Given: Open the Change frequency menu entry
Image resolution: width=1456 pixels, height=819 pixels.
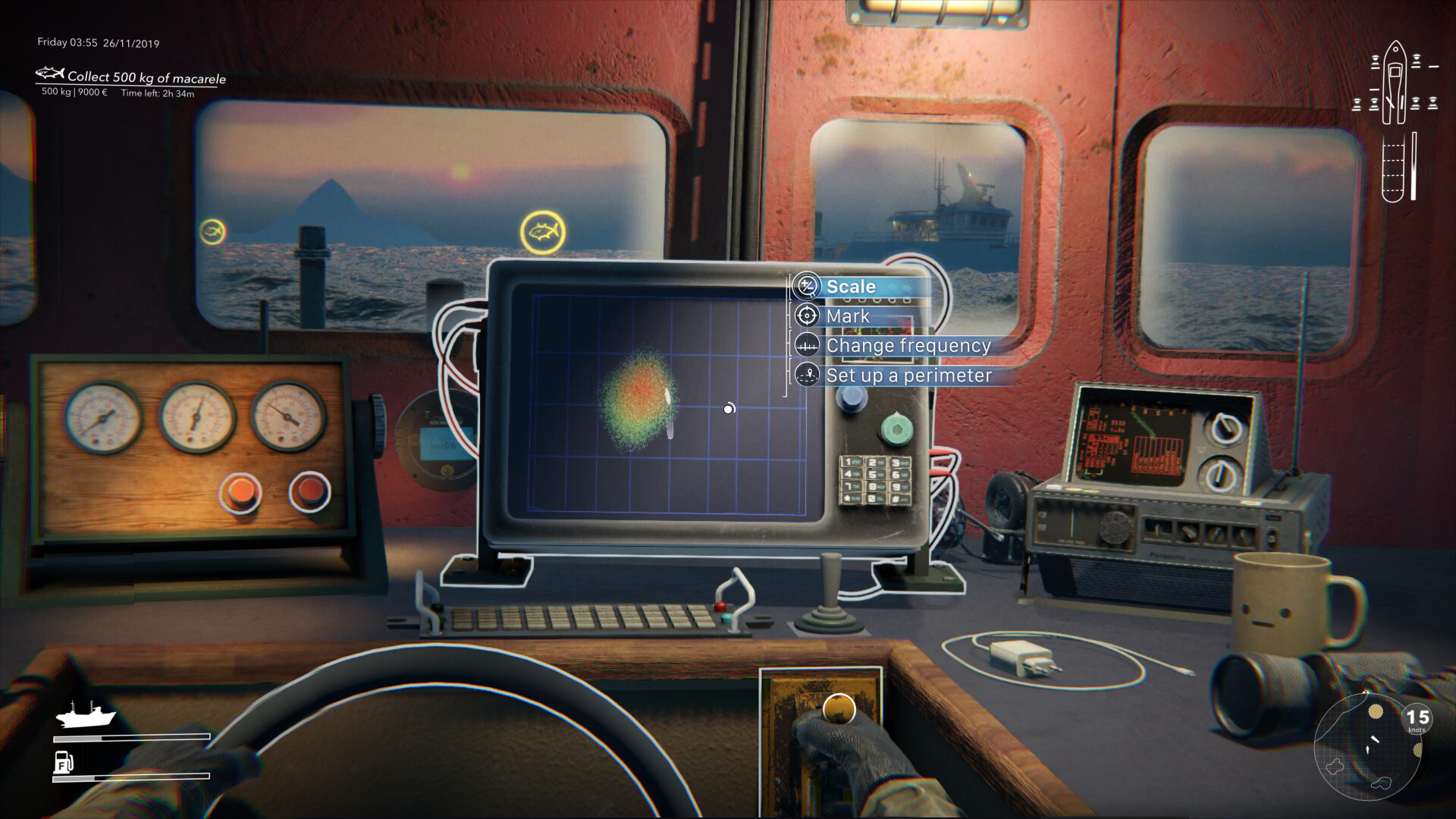Looking at the screenshot, I should 909,346.
